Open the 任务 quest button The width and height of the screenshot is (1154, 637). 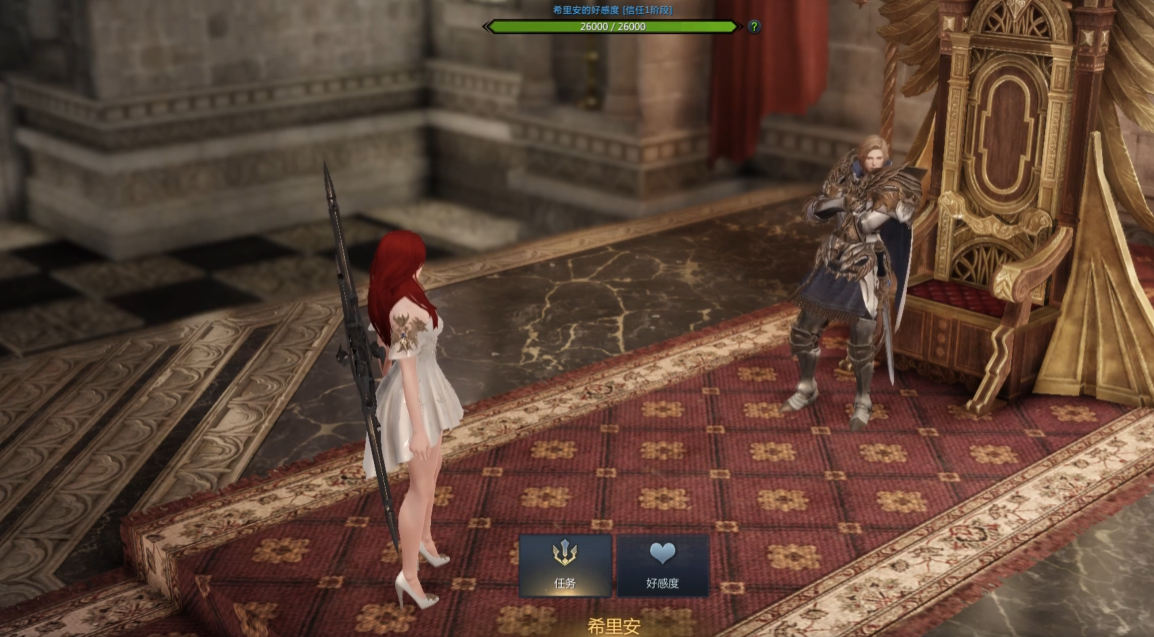pyautogui.click(x=565, y=565)
